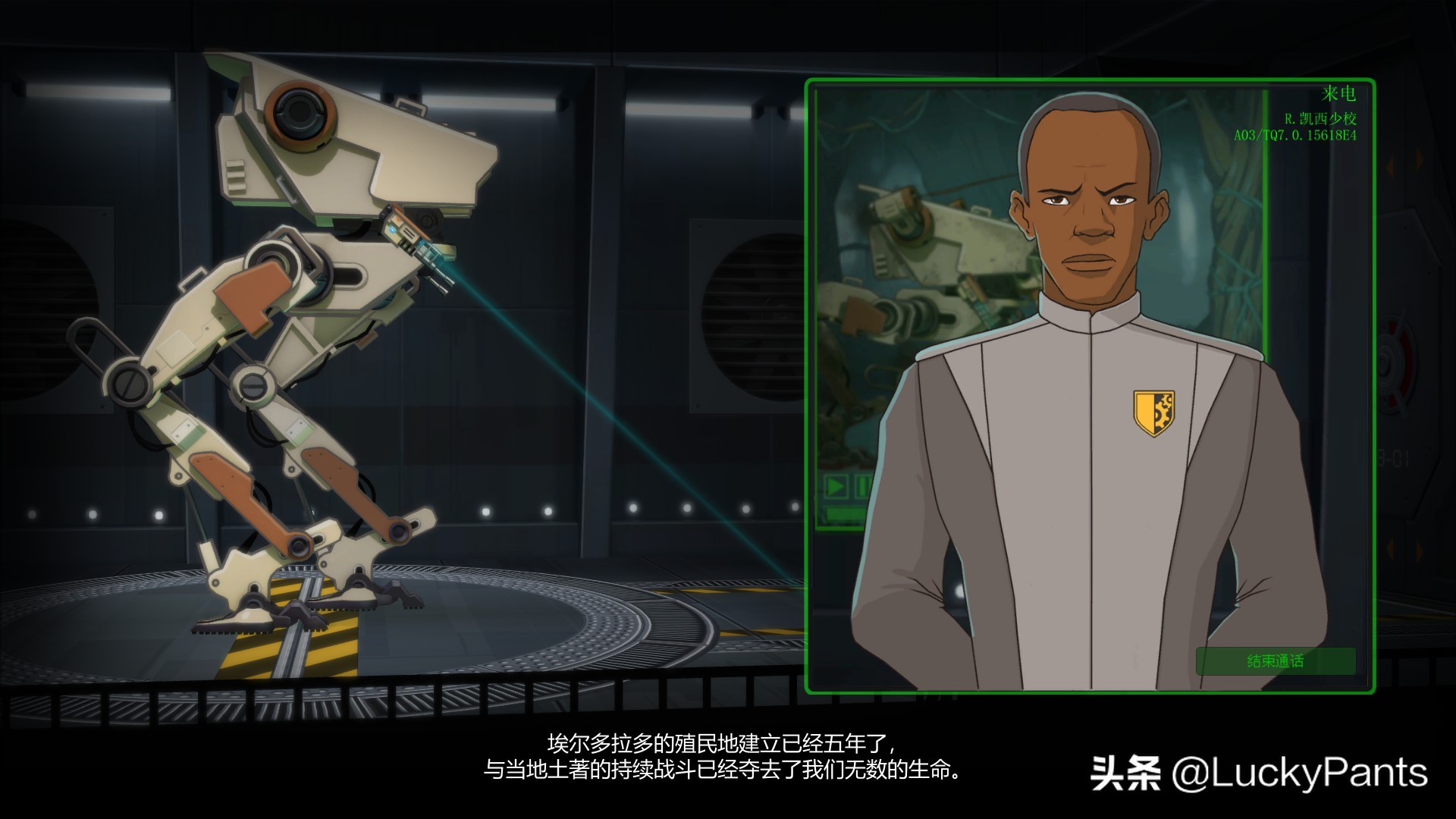
Task: Click the pause icon beside the play icon
Action: pyautogui.click(x=862, y=487)
